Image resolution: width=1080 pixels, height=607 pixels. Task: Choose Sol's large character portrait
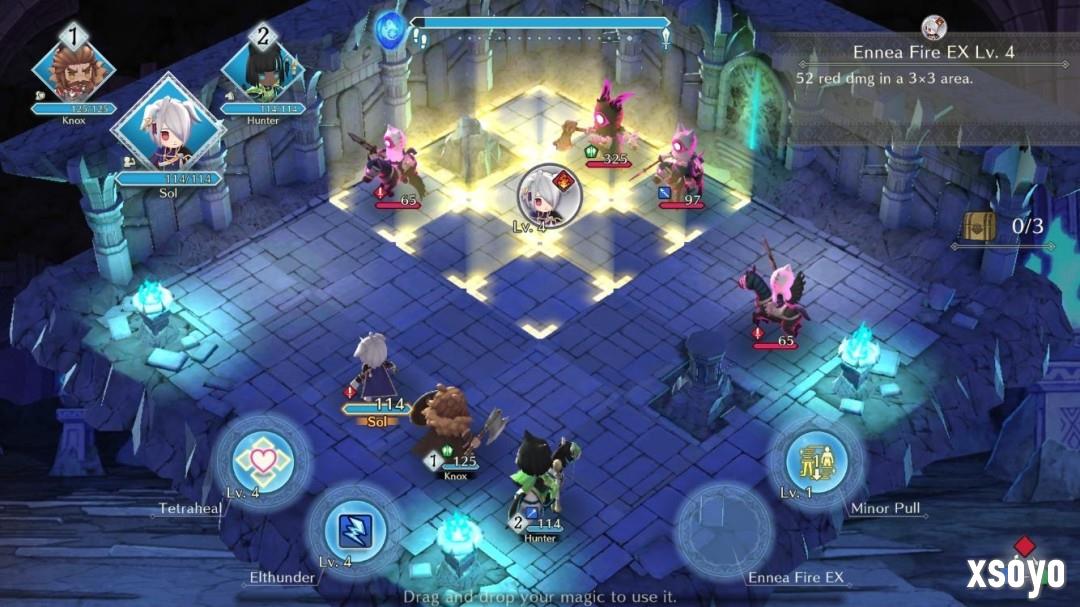click(167, 131)
